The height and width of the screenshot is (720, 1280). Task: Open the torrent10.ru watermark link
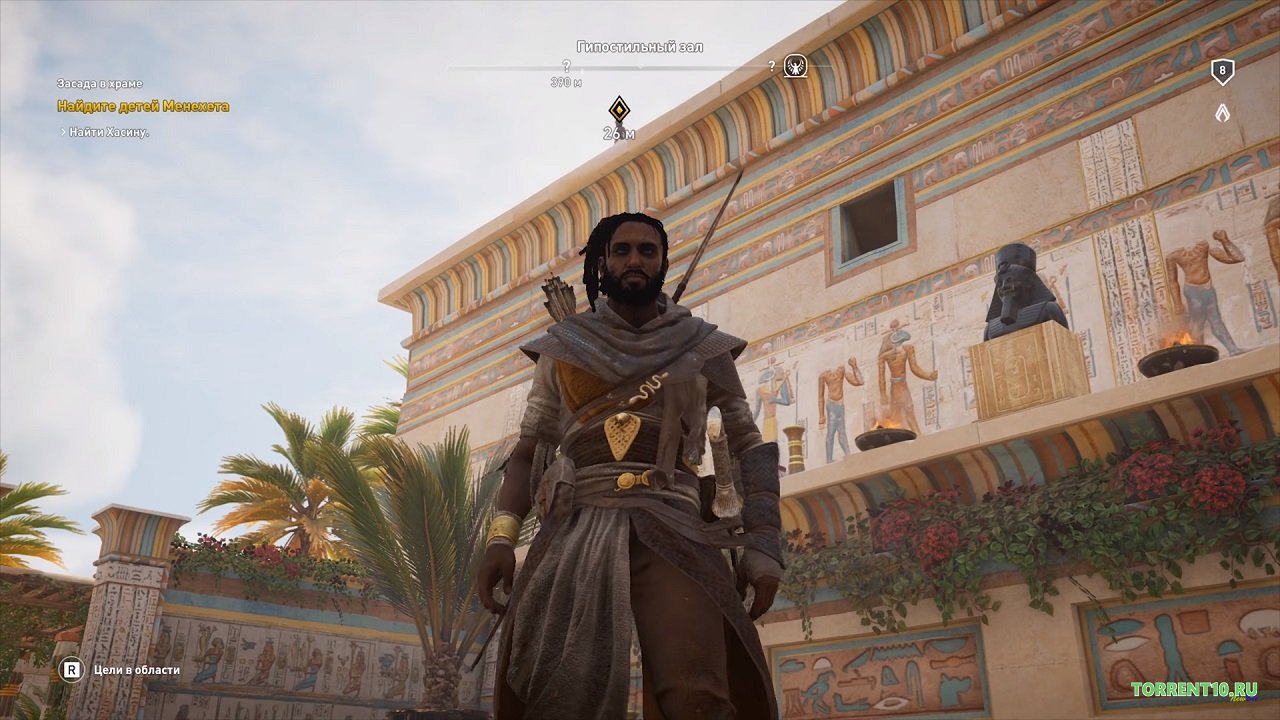pos(1193,689)
